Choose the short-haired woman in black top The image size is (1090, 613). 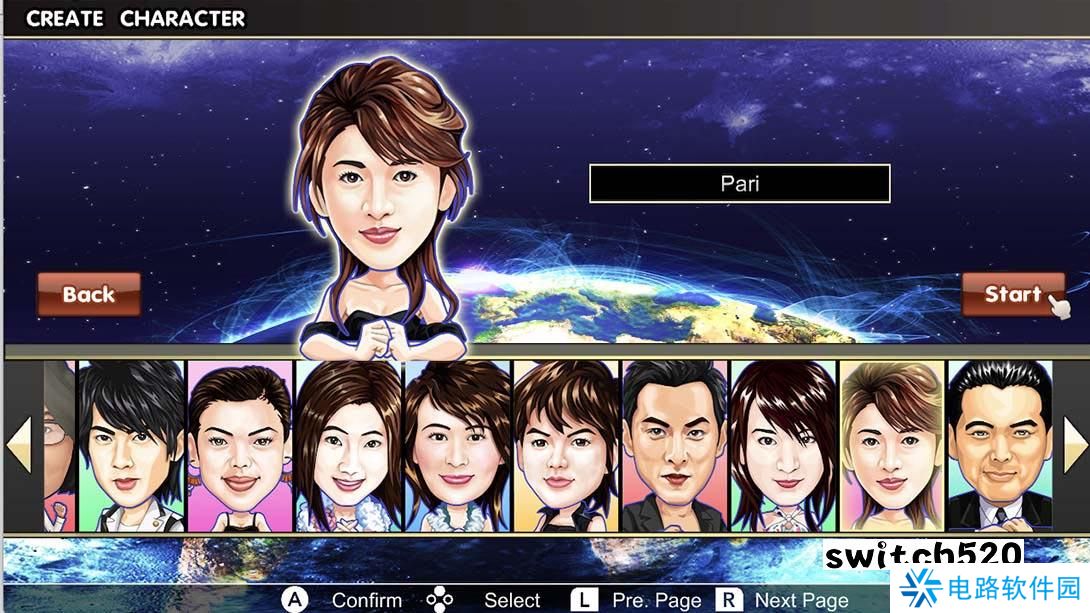pyautogui.click(x=567, y=446)
